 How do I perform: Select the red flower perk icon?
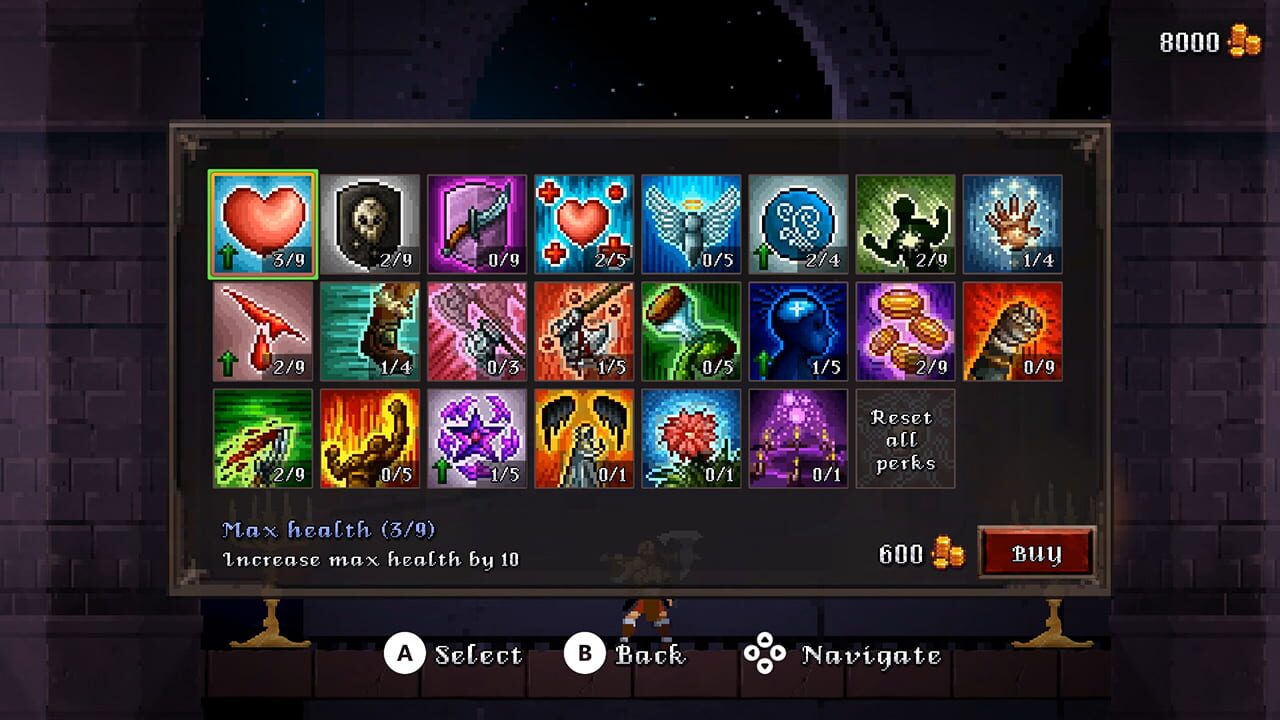pyautogui.click(x=691, y=437)
